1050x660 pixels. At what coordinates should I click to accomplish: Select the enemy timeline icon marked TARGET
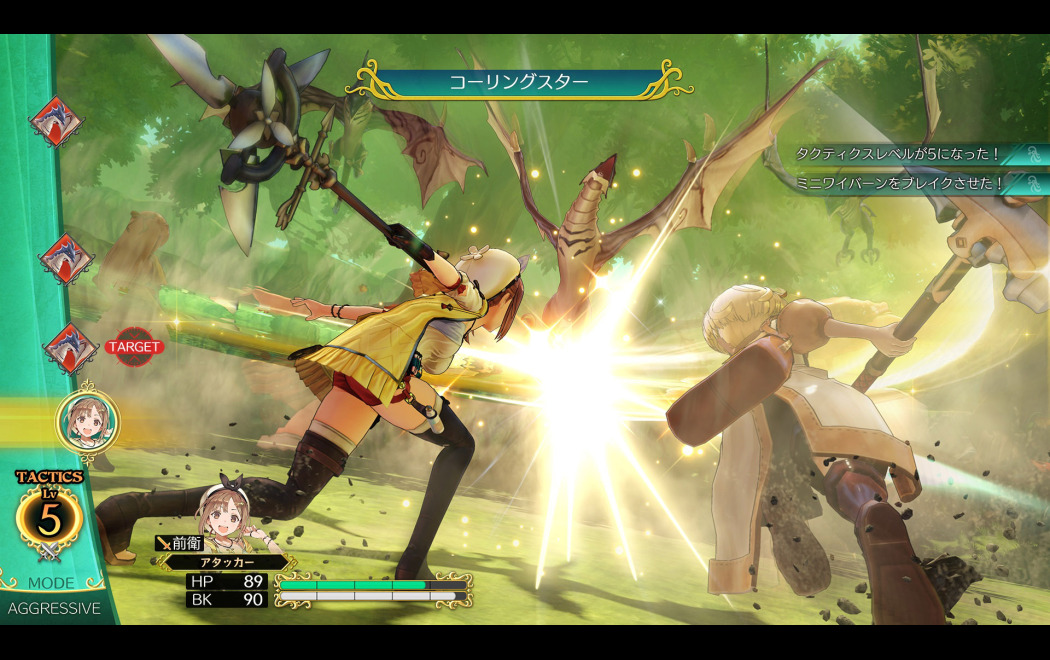[x=70, y=347]
